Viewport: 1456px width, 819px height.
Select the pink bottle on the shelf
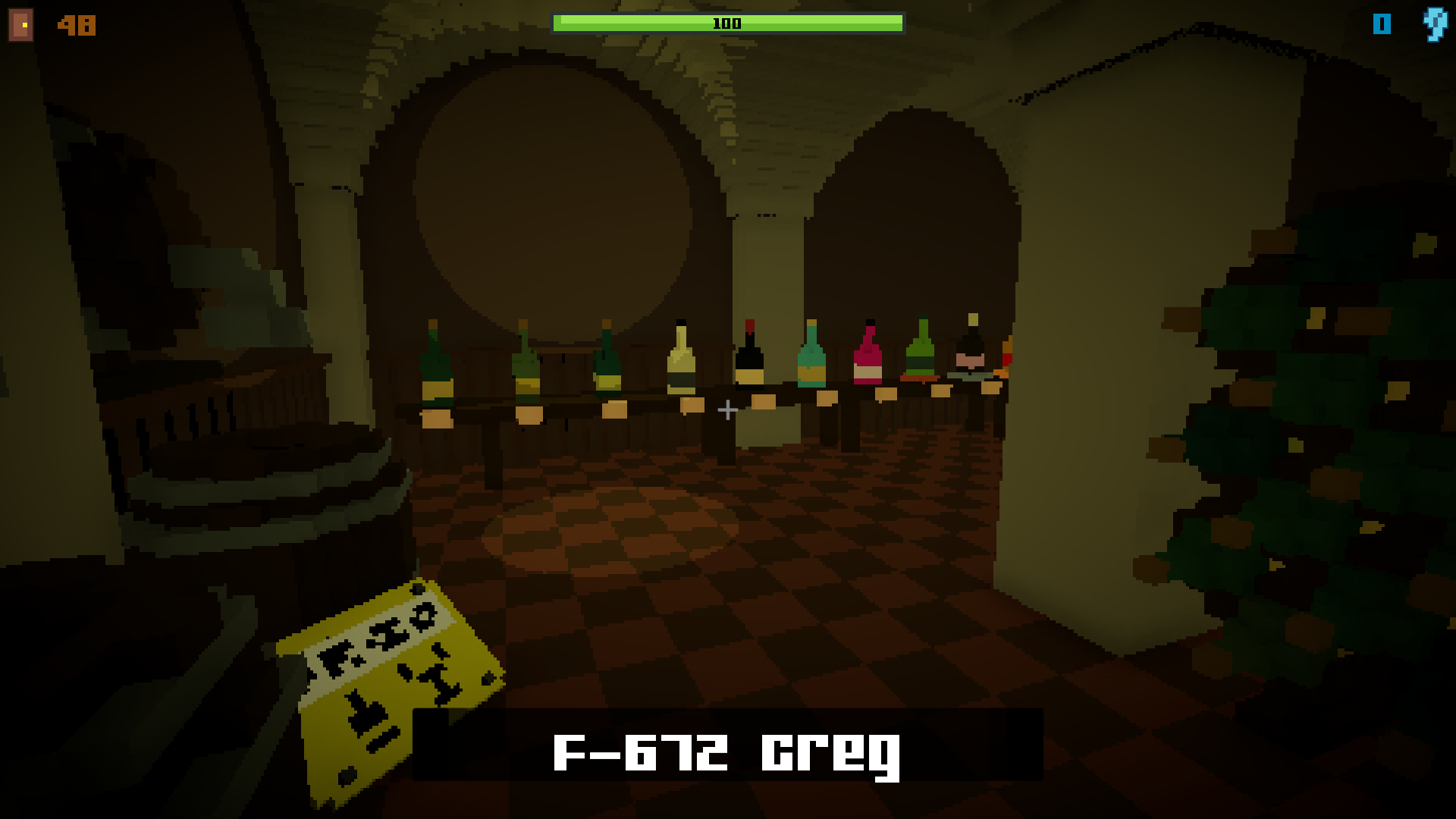click(867, 353)
